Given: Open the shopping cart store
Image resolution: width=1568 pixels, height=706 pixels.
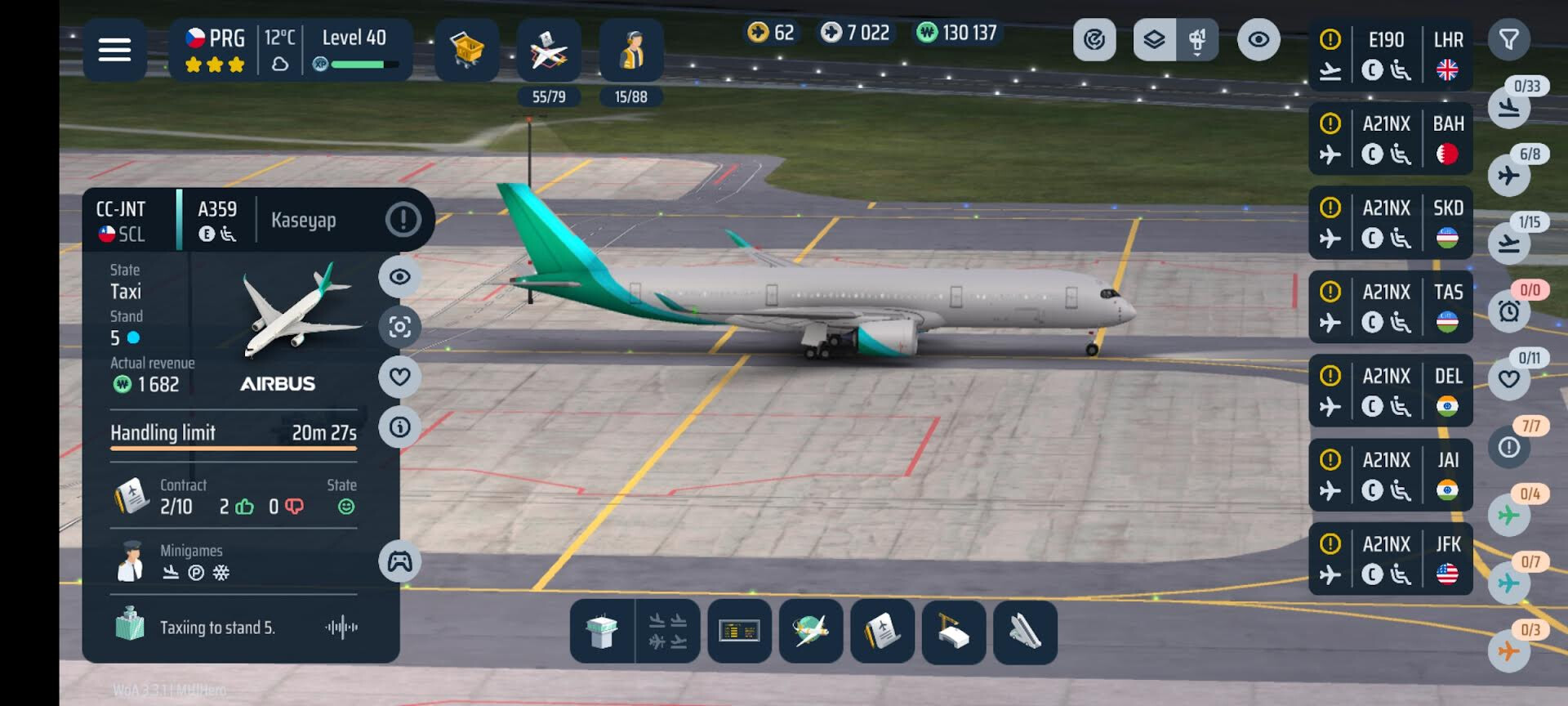Looking at the screenshot, I should (x=466, y=50).
